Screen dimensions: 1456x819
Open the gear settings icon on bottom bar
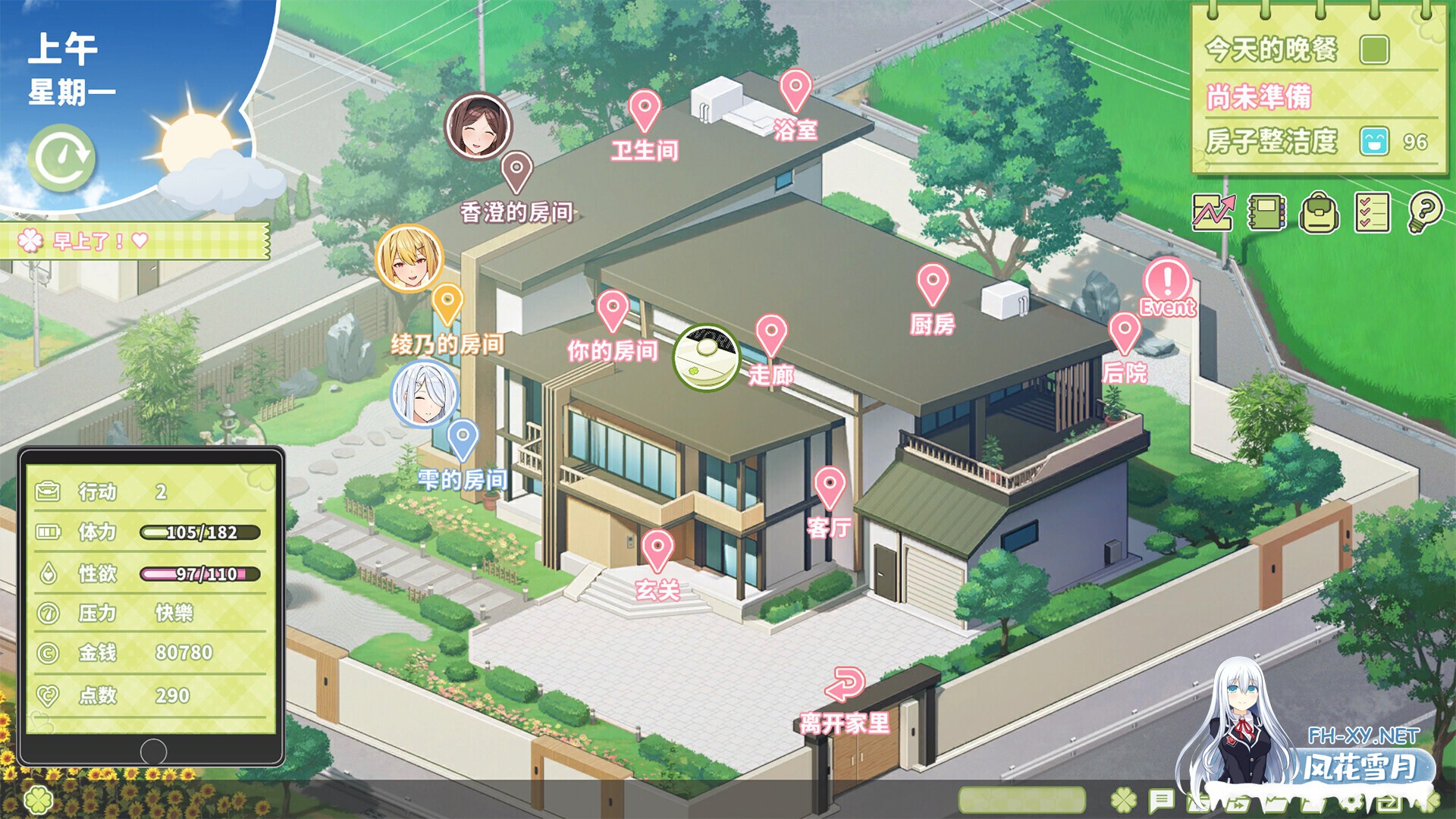point(1352,802)
